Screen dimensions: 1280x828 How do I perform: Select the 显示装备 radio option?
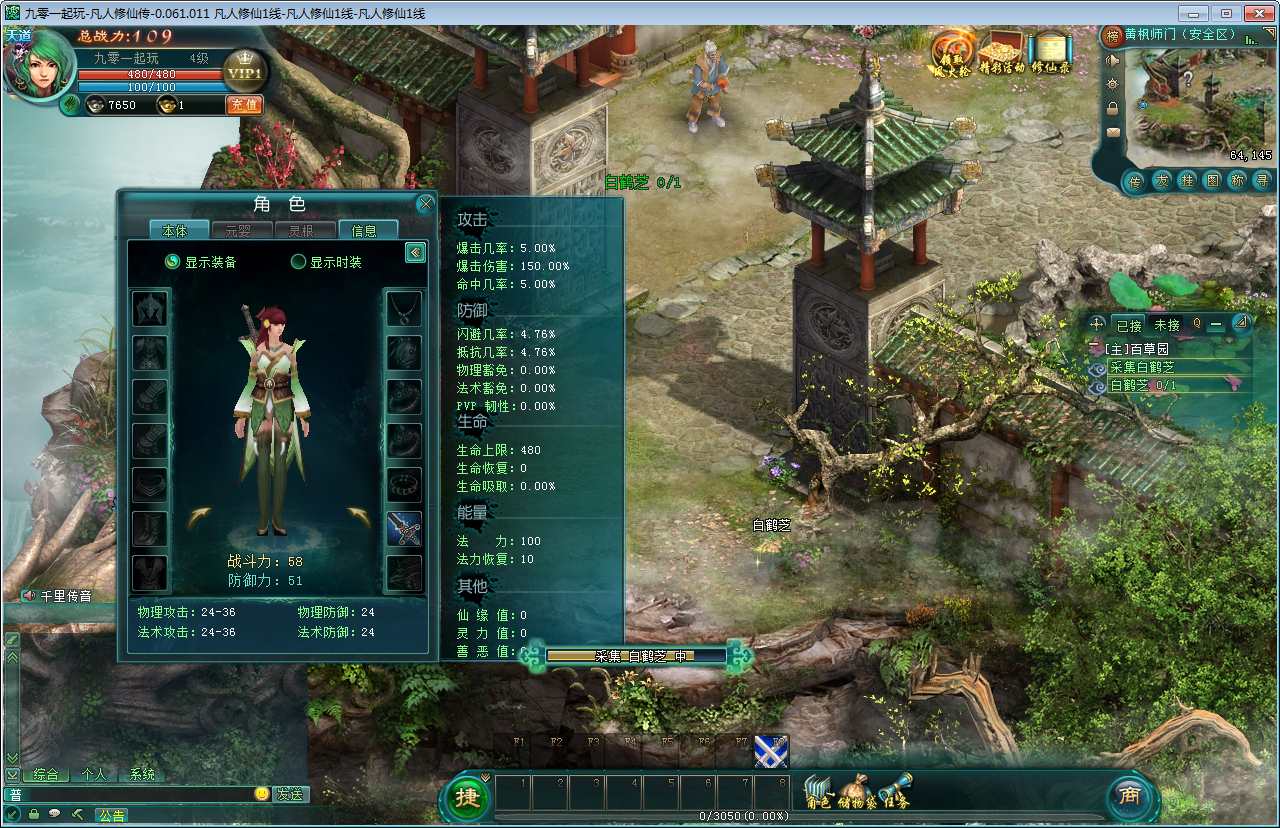172,261
